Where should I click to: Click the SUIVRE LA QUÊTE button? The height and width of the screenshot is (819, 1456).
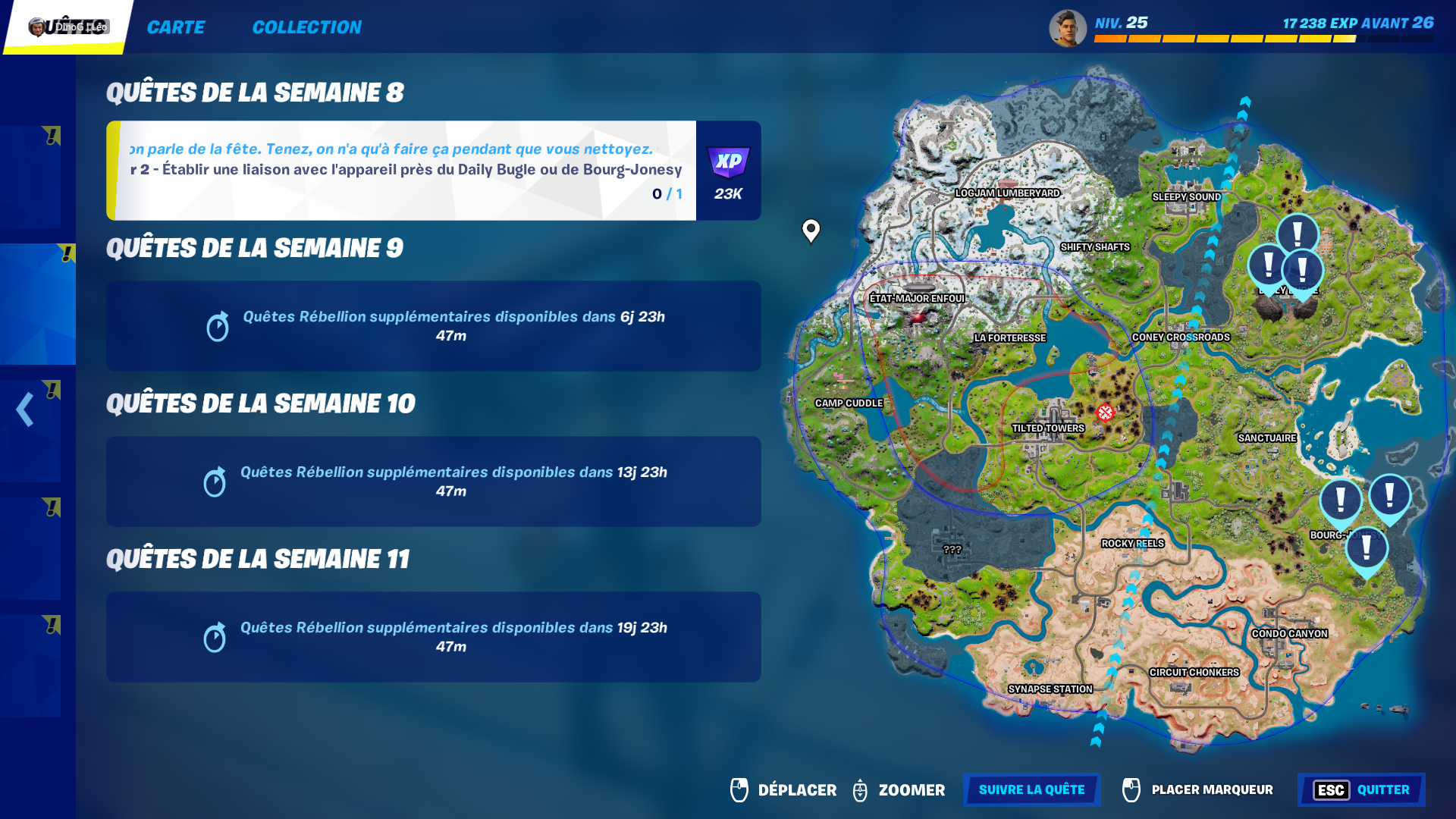click(1031, 789)
